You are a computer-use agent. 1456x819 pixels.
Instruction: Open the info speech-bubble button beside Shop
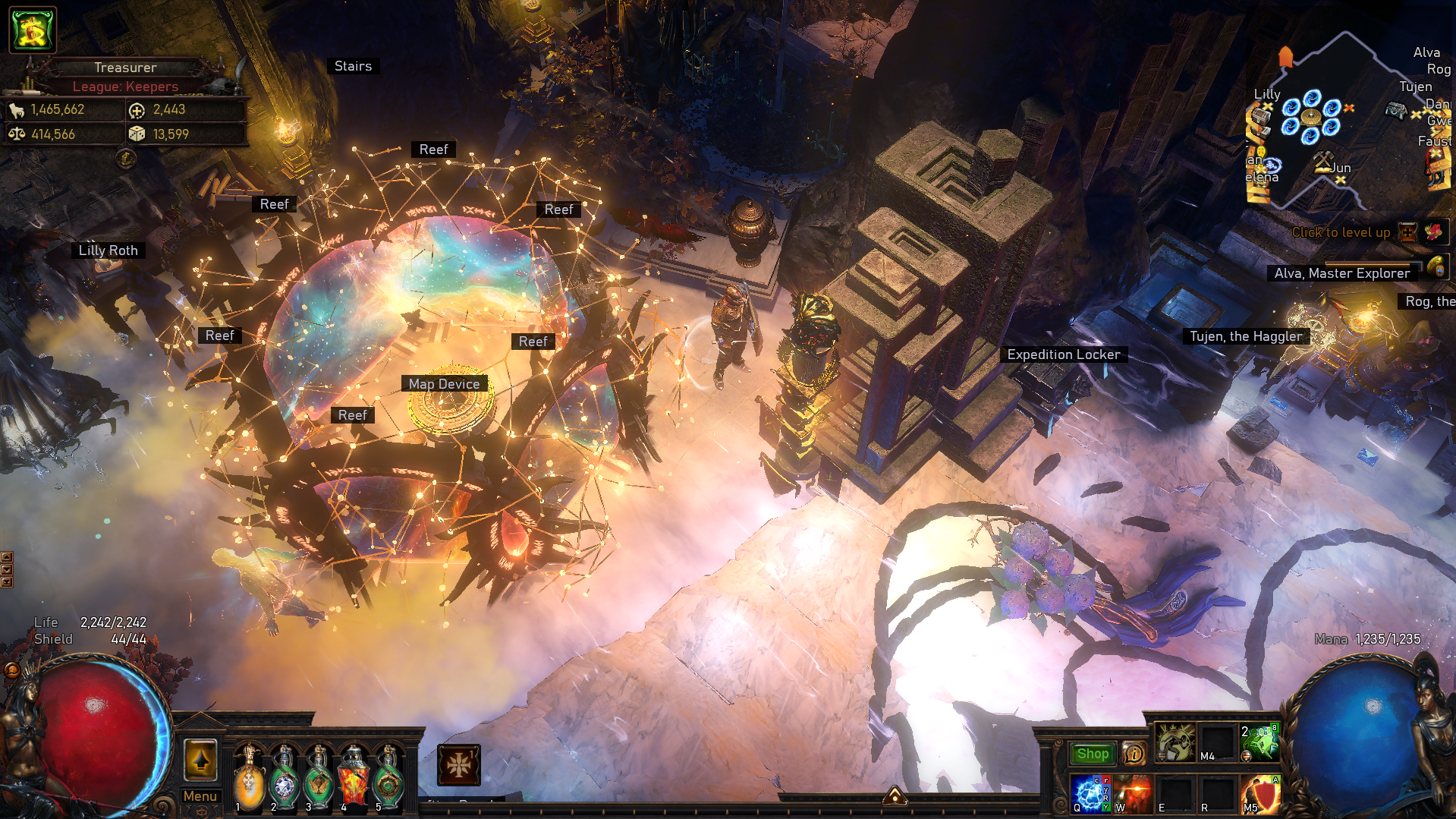click(1134, 754)
